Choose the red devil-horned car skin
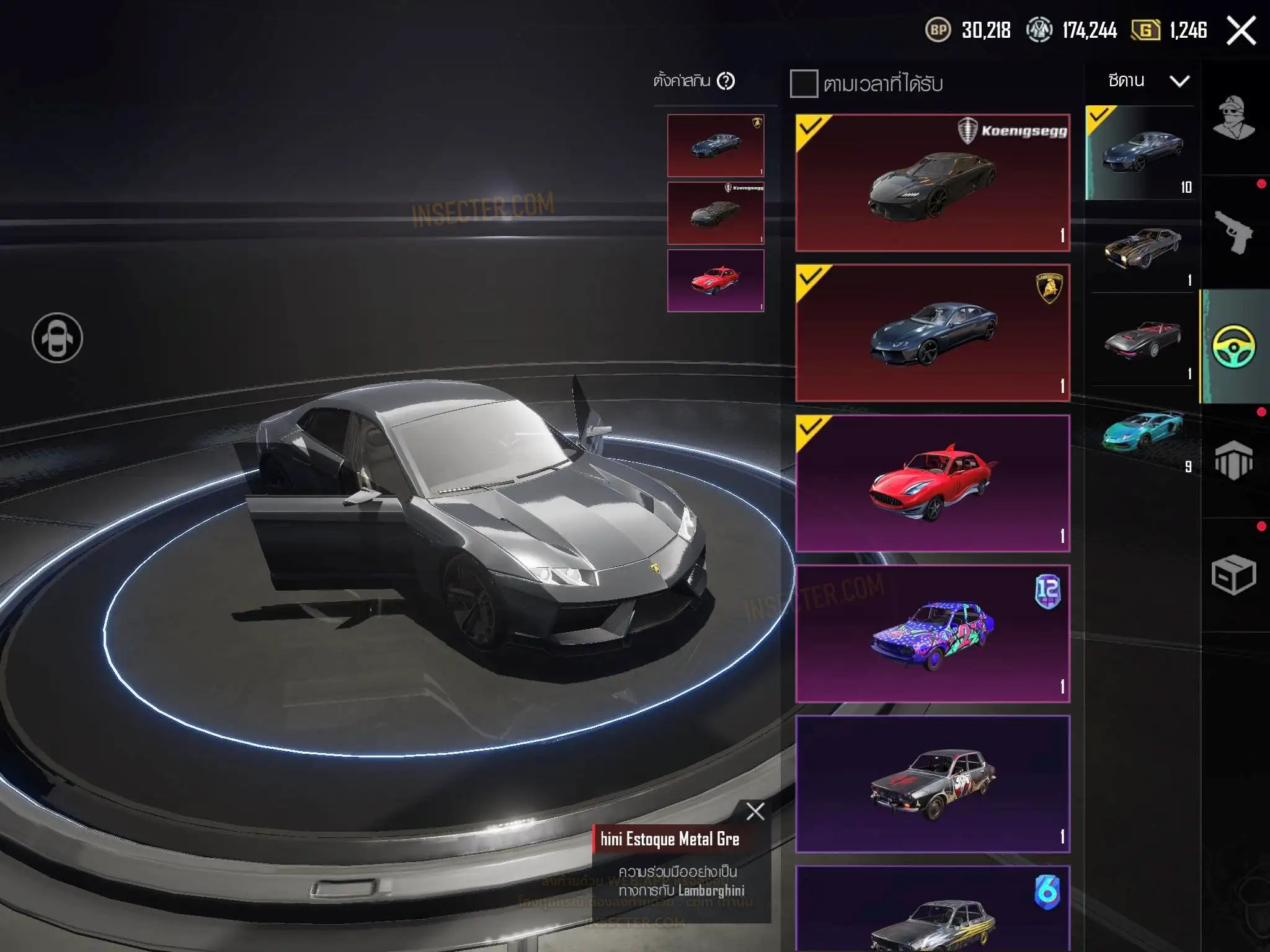Screen dimensions: 1270x952 tap(932, 483)
